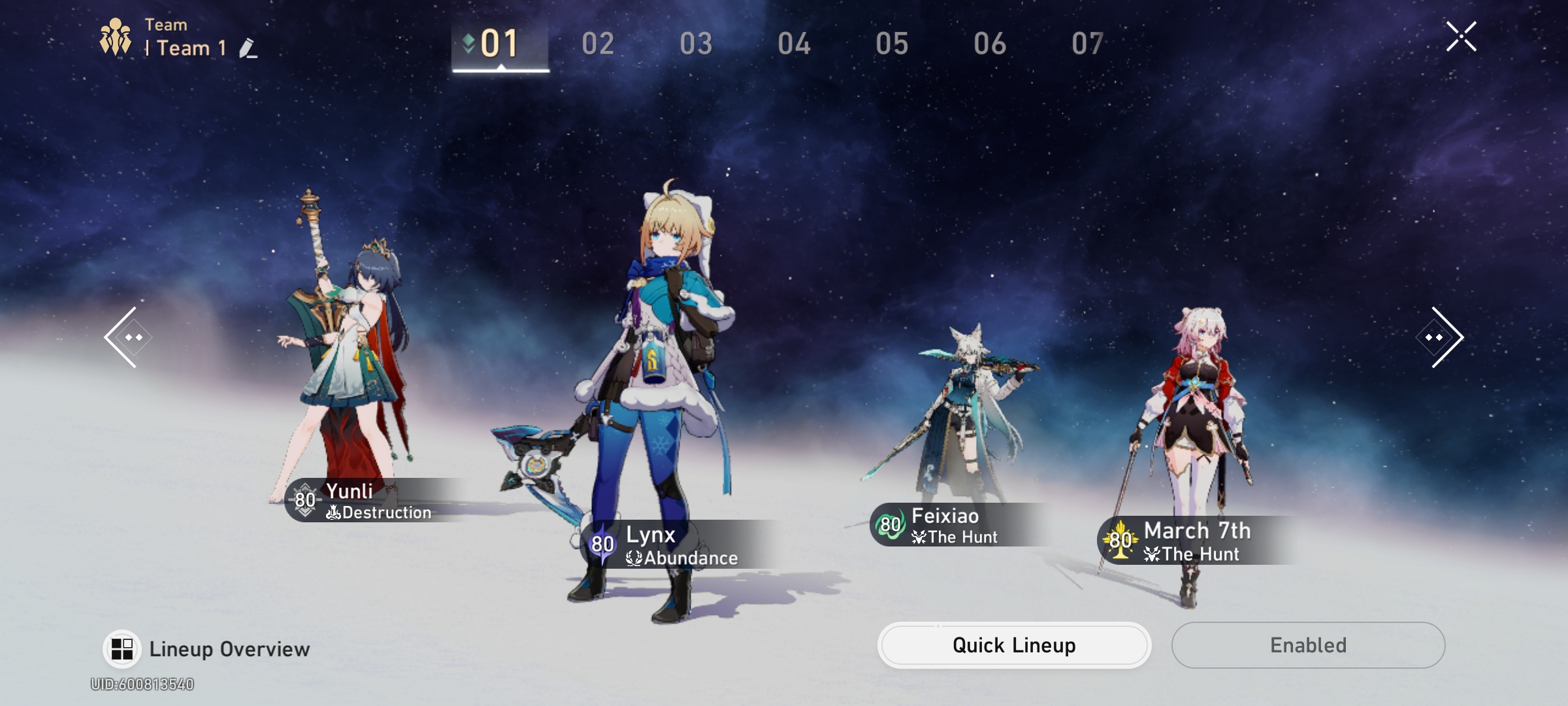The height and width of the screenshot is (706, 1568).
Task: Select team slot 07
Action: (1088, 43)
